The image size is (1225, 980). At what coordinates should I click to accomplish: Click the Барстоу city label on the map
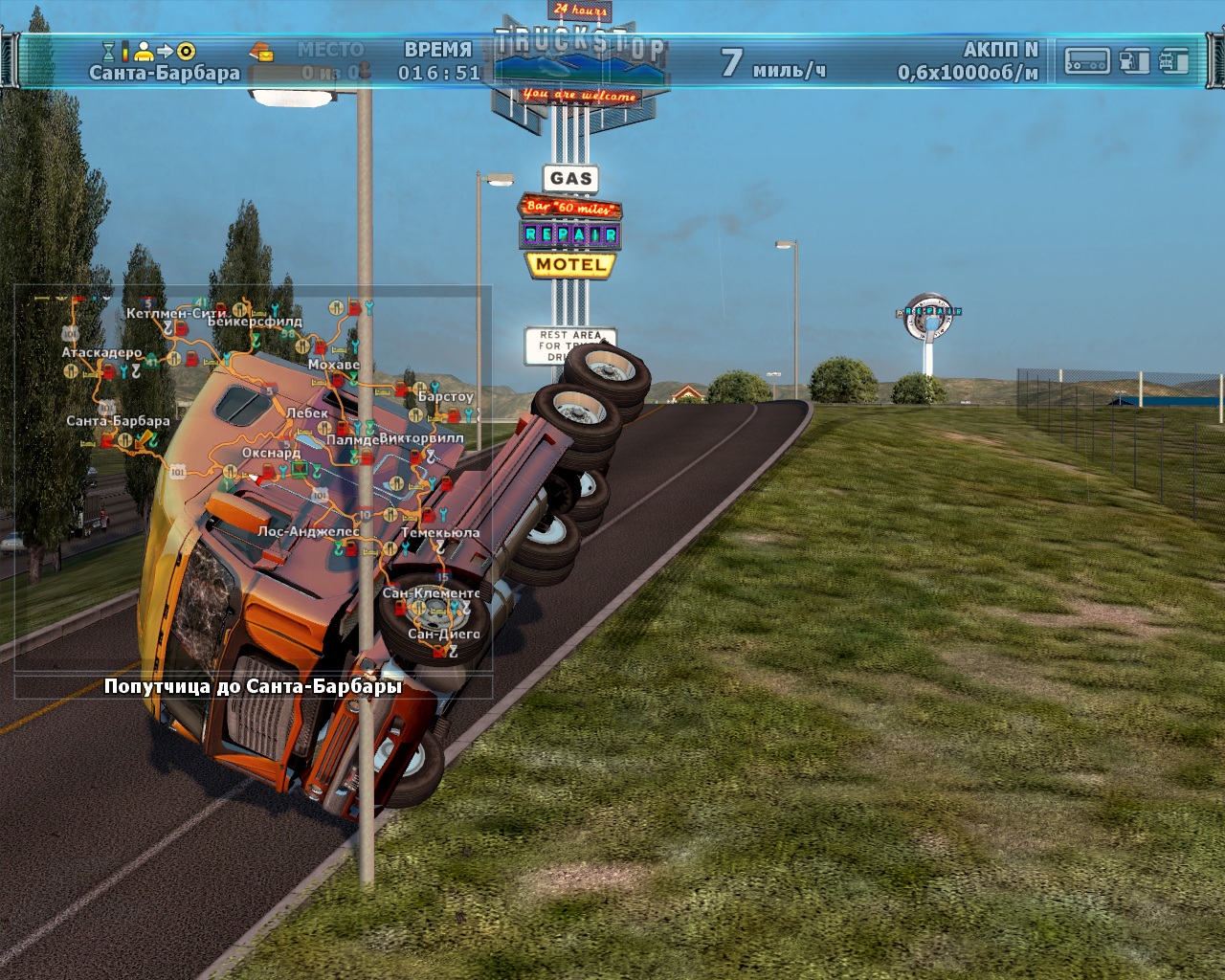445,396
